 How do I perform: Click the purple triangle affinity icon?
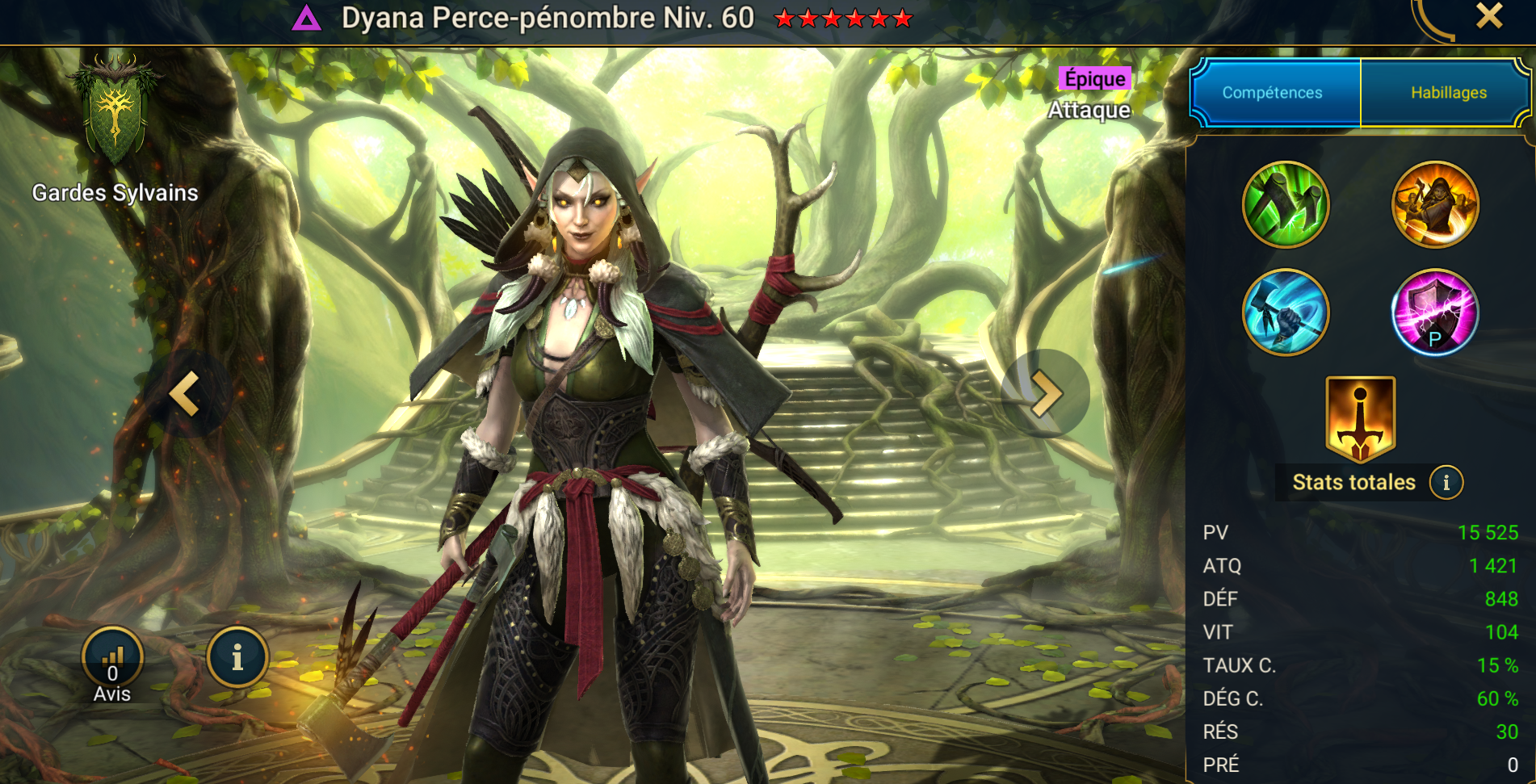(x=307, y=18)
